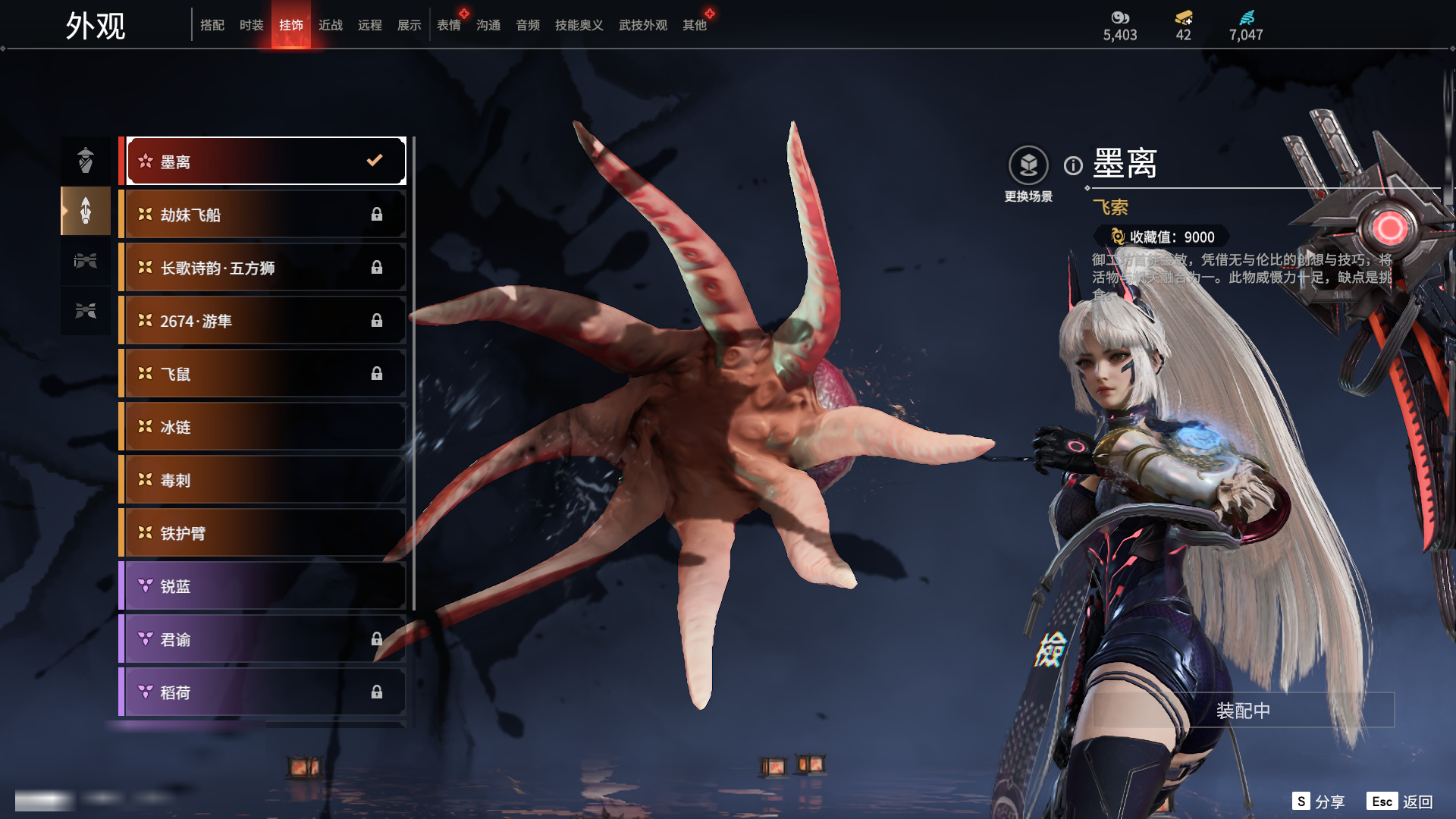The image size is (1456, 819).
Task: Click the 装配中 equip button
Action: pyautogui.click(x=1243, y=711)
